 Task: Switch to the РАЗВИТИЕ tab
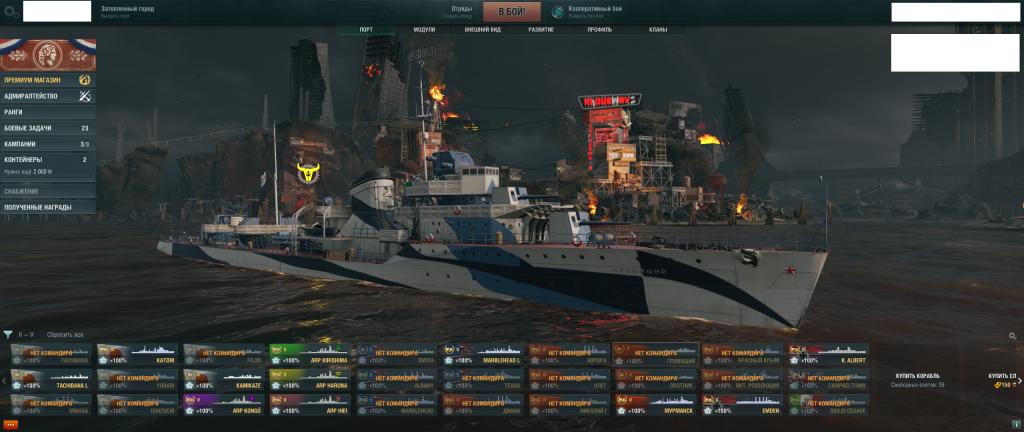543,30
